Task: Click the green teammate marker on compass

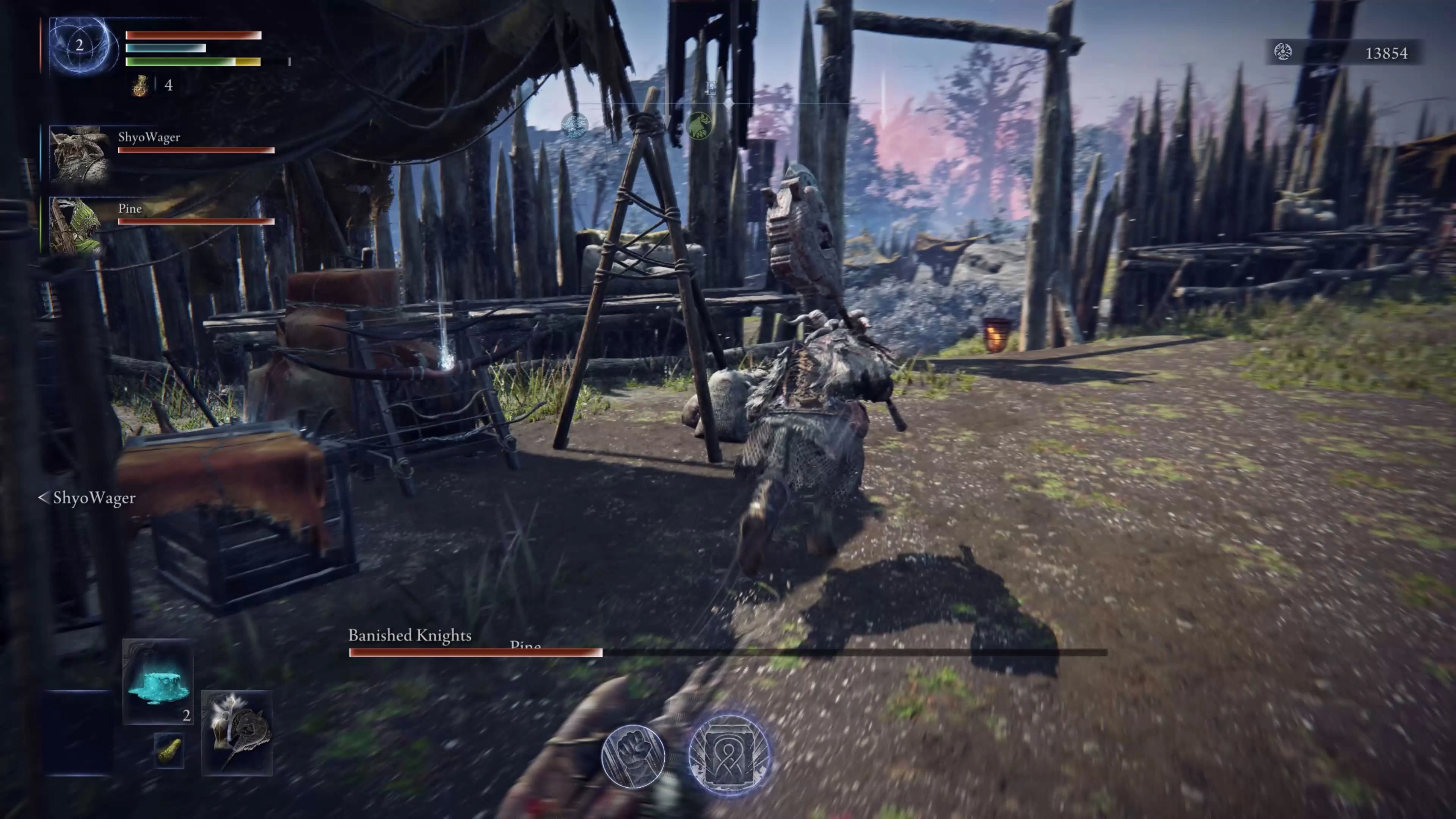Action: pyautogui.click(x=698, y=126)
